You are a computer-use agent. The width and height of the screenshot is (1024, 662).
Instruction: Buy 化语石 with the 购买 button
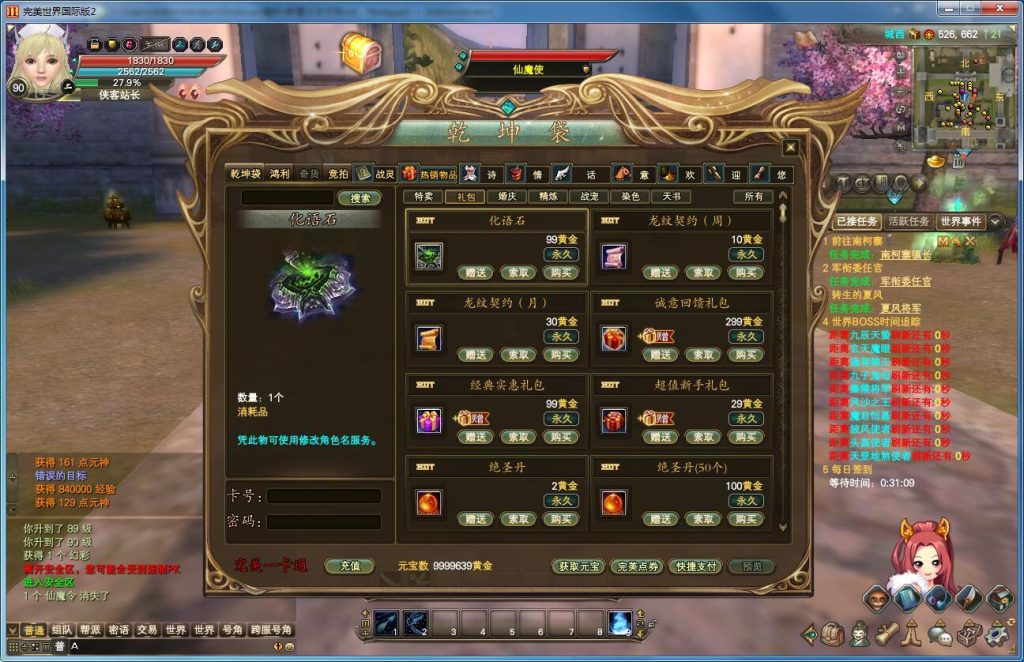[561, 272]
